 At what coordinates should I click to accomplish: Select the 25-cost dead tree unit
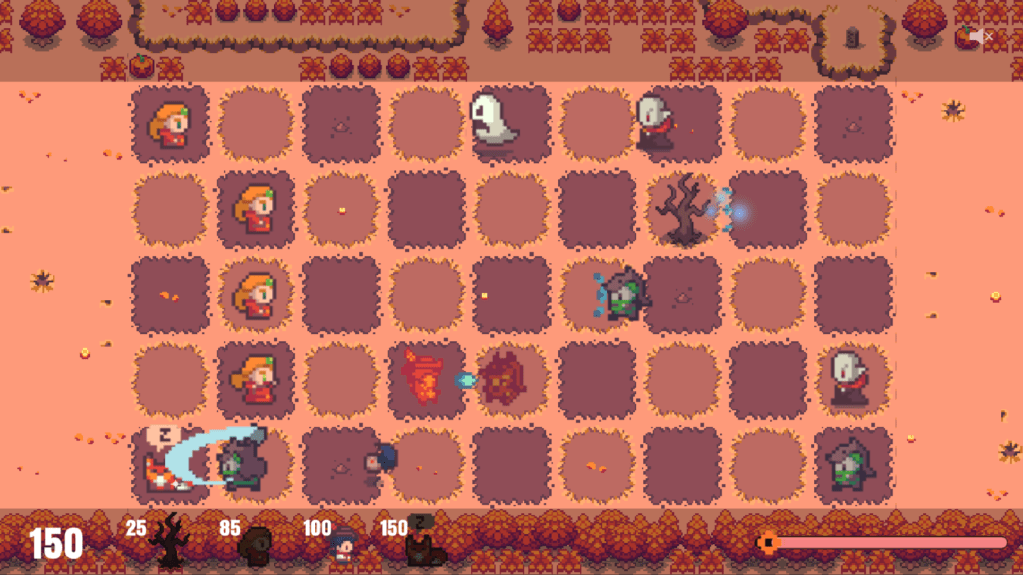pyautogui.click(x=169, y=540)
